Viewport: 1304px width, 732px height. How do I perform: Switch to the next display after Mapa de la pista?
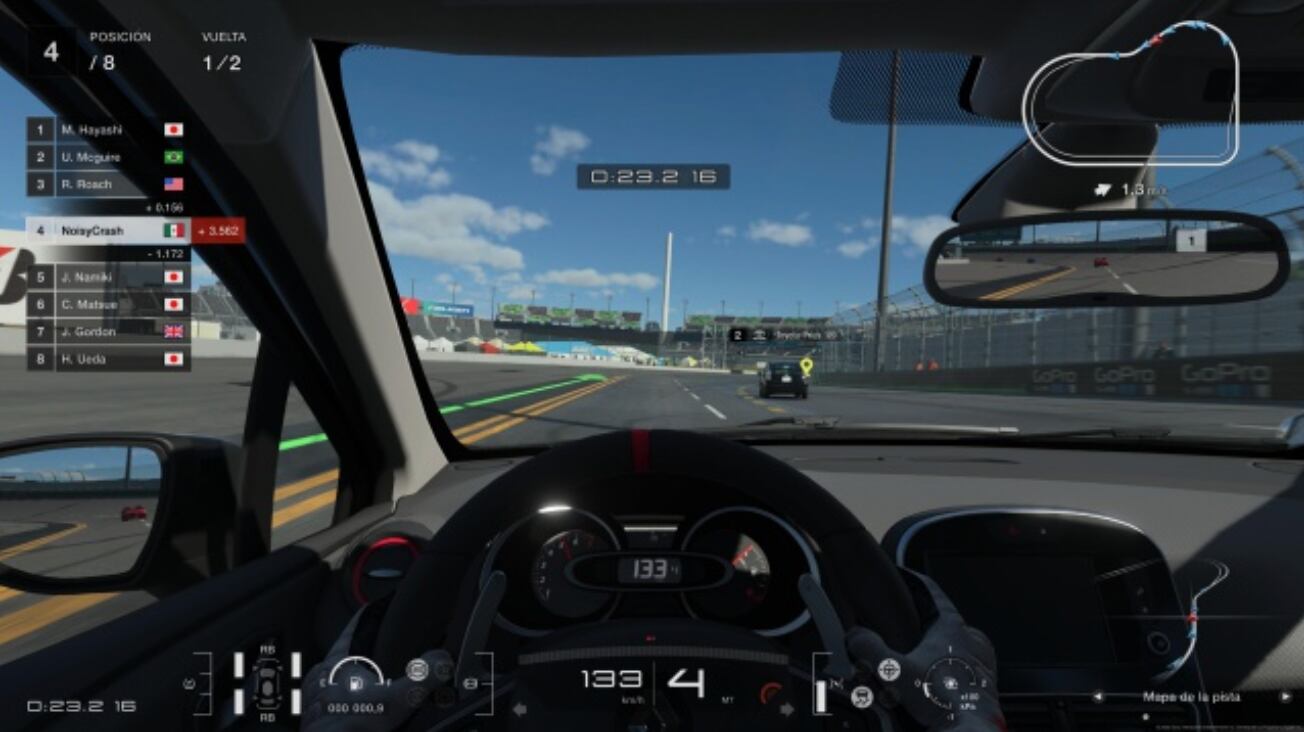click(x=1286, y=696)
